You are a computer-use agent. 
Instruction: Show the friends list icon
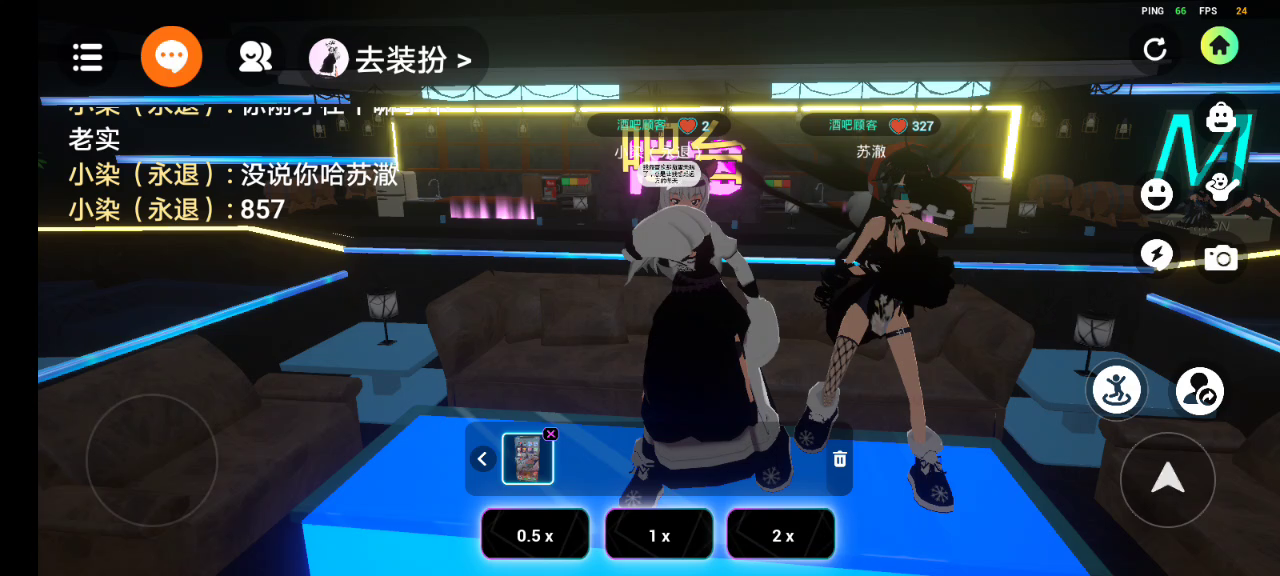tap(256, 58)
